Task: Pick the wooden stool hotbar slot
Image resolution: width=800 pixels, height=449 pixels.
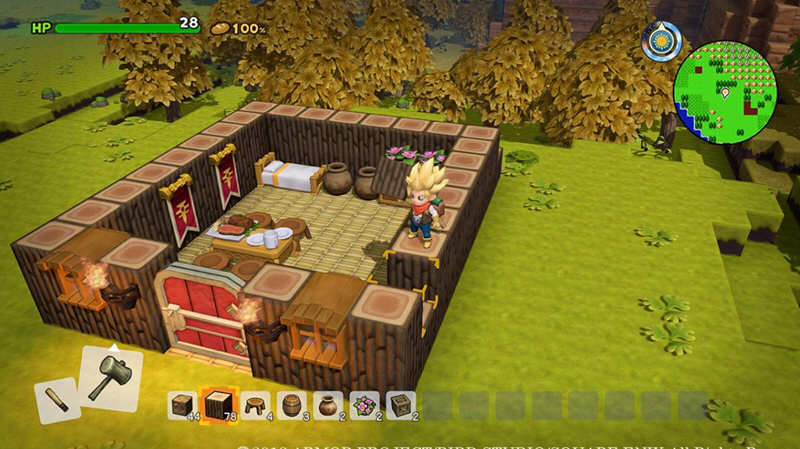Action: coord(254,404)
